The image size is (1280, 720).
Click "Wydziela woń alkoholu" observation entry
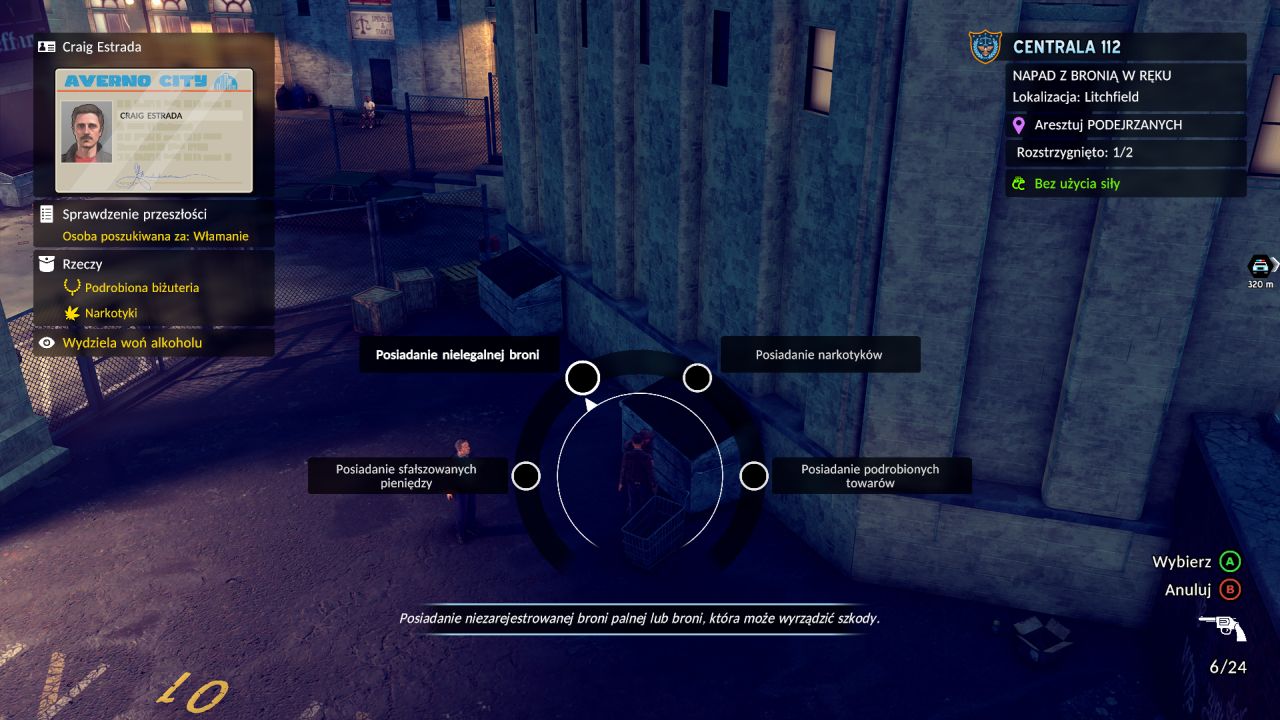132,343
